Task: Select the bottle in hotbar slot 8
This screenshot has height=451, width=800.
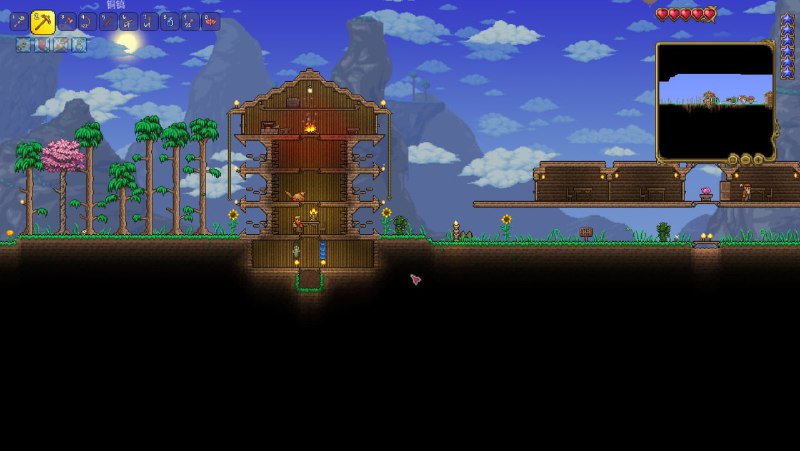Action: coord(170,22)
